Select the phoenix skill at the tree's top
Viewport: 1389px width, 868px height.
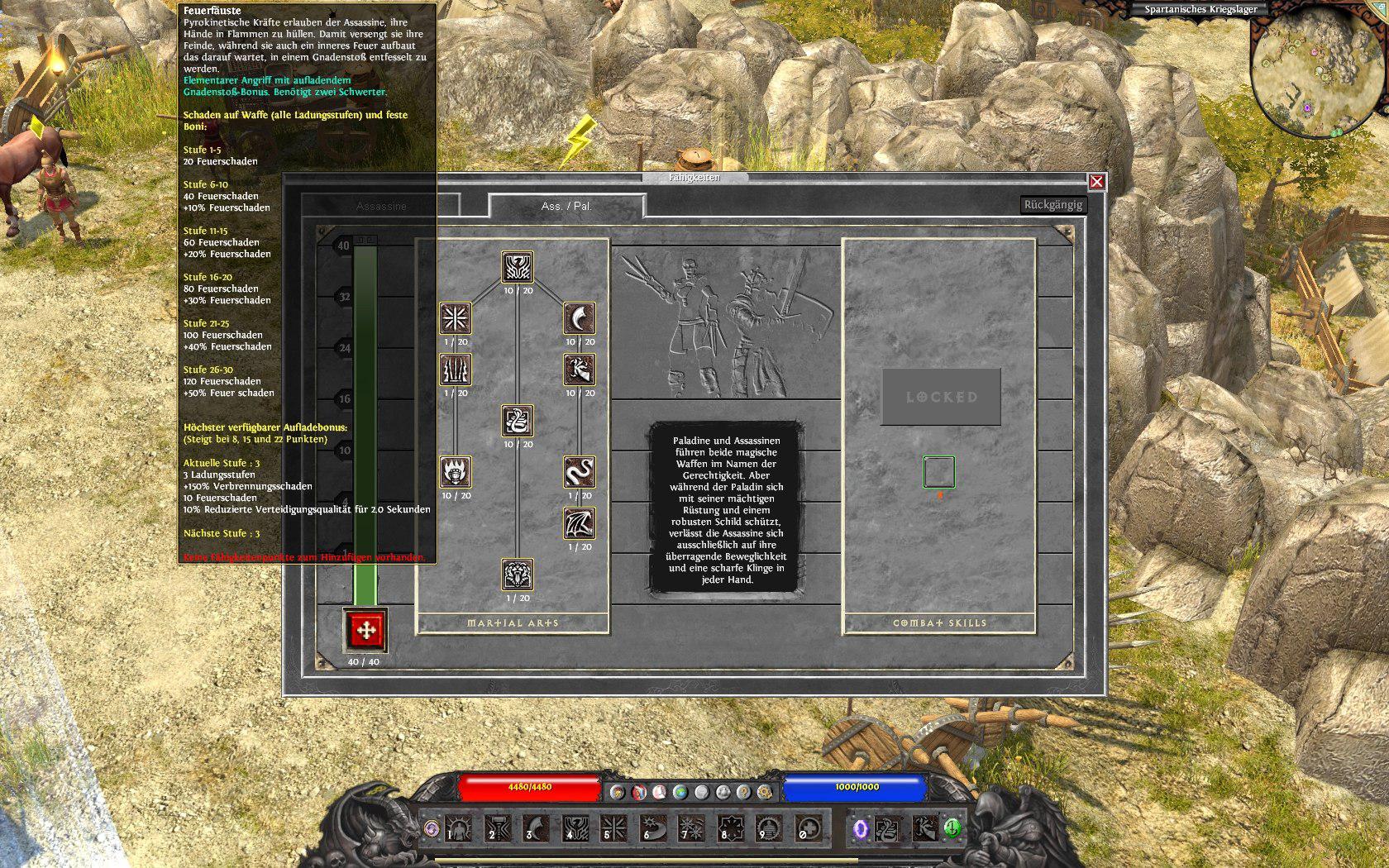(x=518, y=268)
